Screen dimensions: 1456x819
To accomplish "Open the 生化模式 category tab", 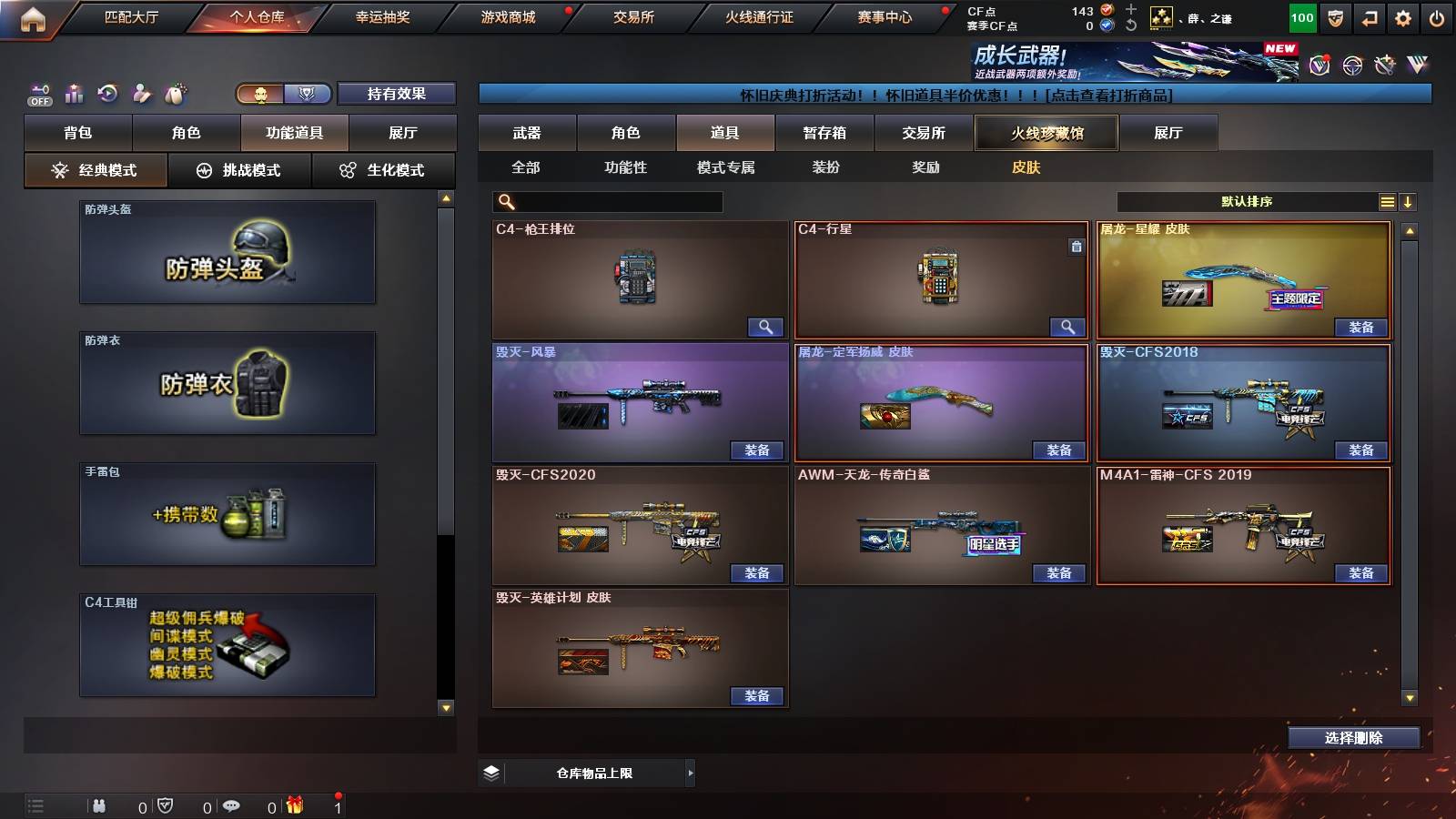I will coord(383,169).
